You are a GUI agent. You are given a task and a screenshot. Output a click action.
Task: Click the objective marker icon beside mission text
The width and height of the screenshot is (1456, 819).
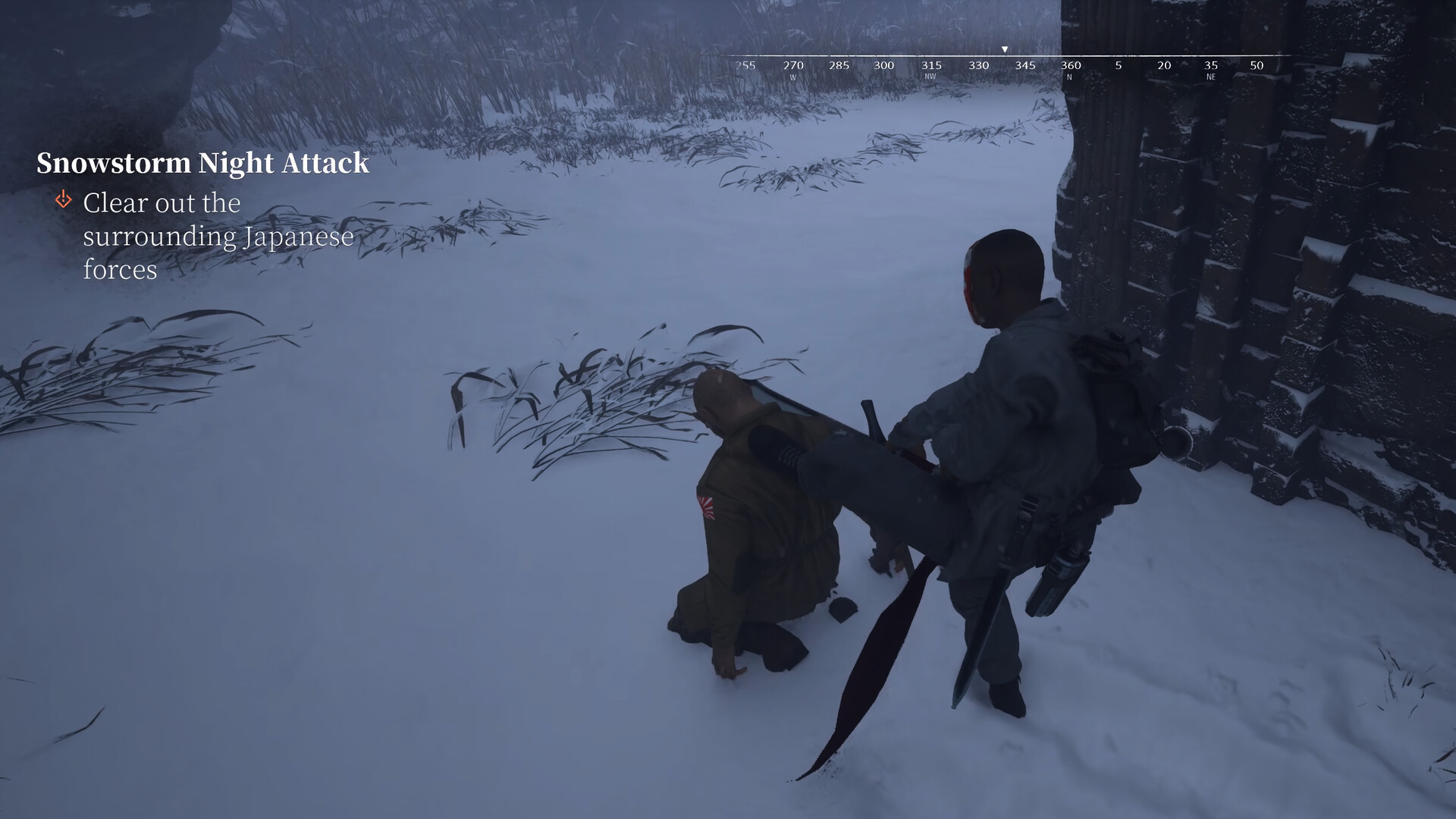[63, 200]
